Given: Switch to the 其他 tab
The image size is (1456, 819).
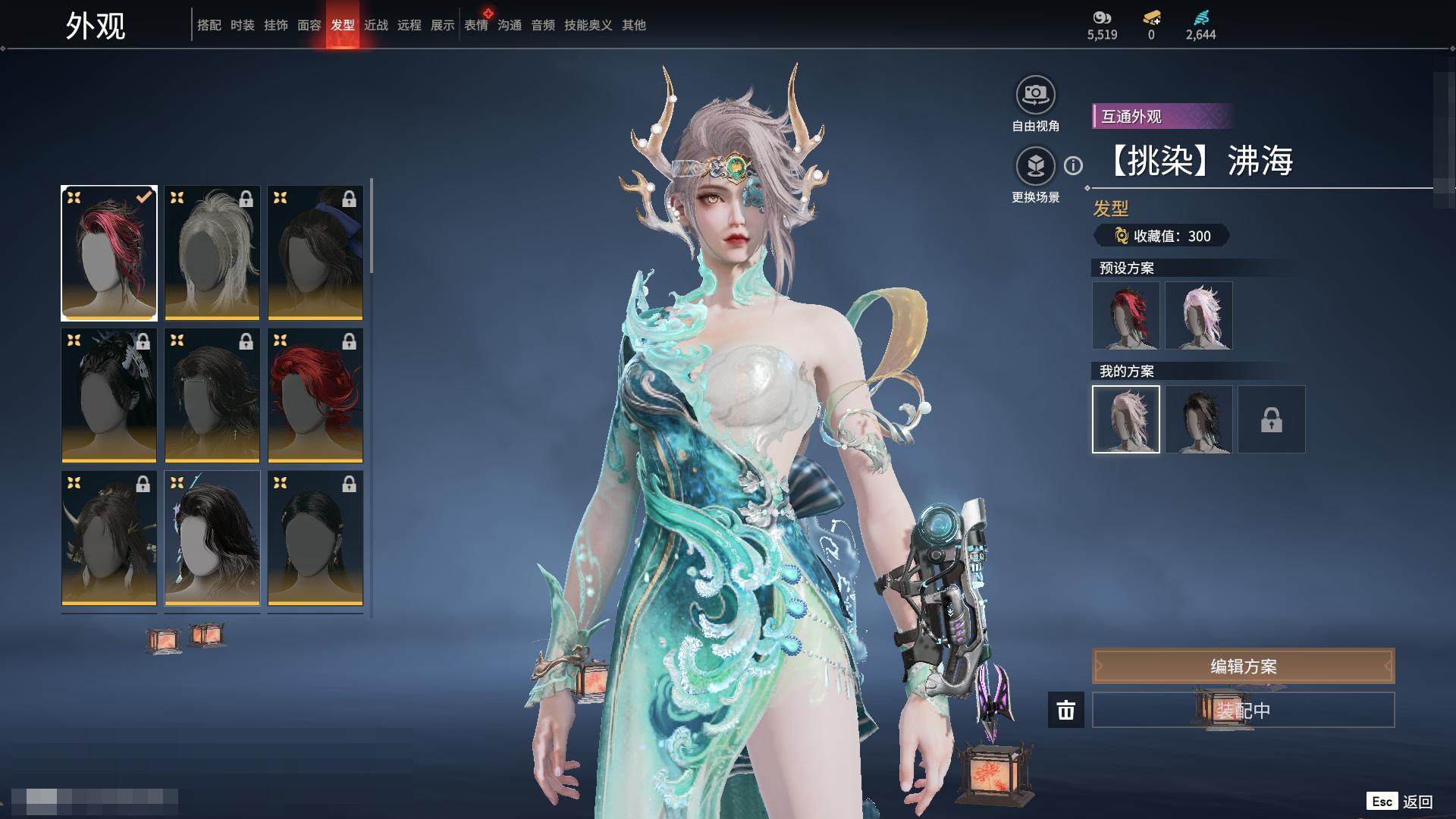Looking at the screenshot, I should (x=633, y=25).
